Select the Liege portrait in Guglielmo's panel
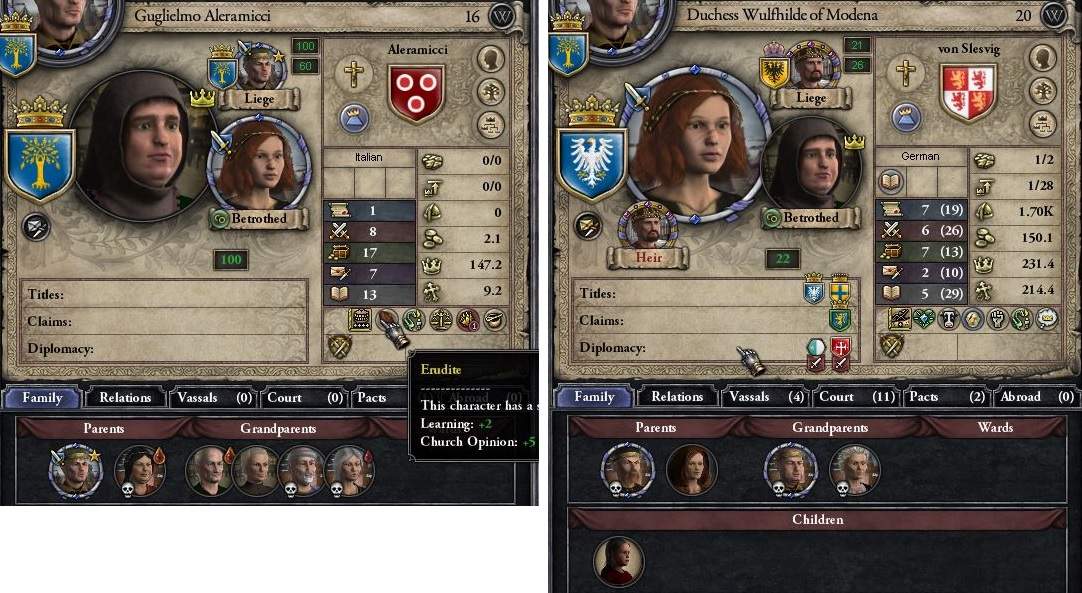The width and height of the screenshot is (1082, 593). [x=258, y=68]
